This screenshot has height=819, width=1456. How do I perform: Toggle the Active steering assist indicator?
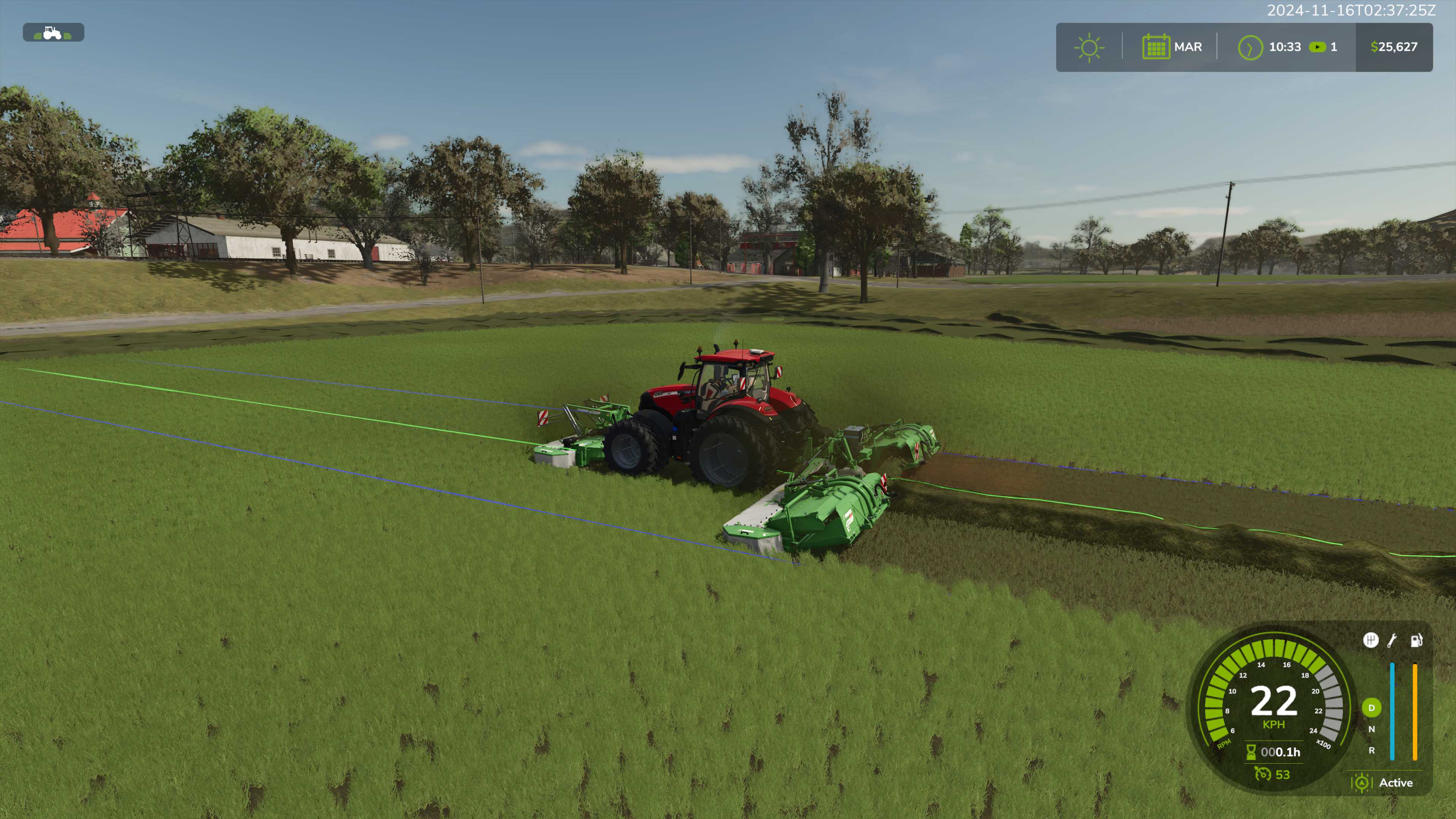click(1362, 783)
